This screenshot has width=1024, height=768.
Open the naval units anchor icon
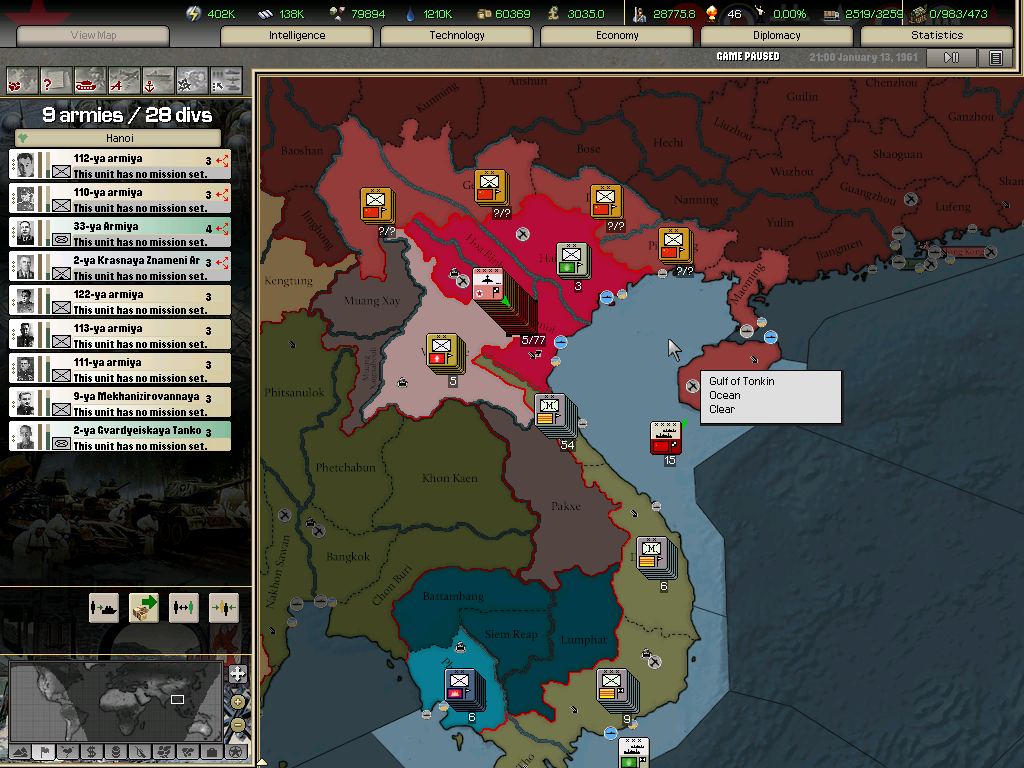click(x=158, y=79)
